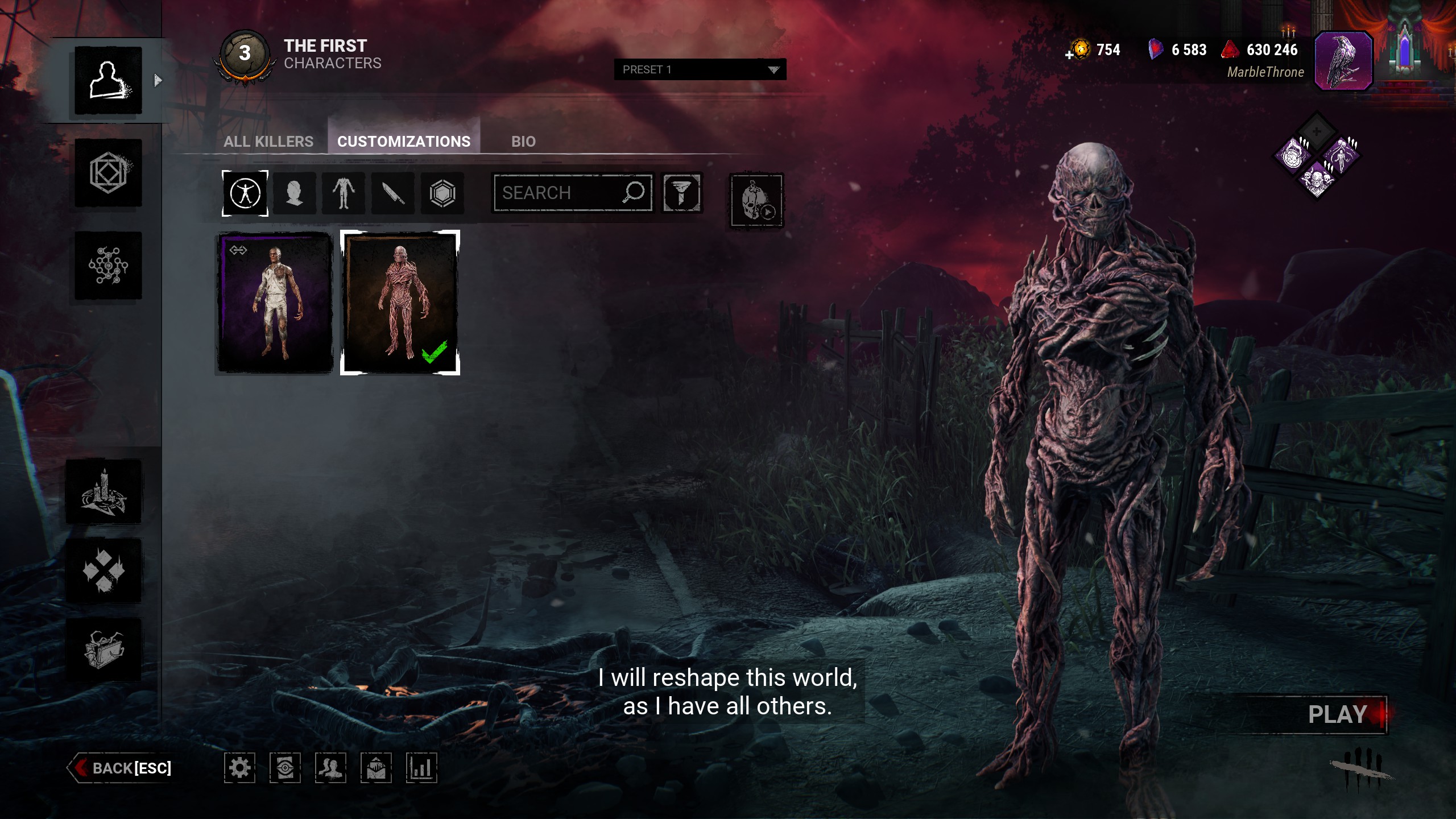Open the raven player profile banner

point(1343,61)
